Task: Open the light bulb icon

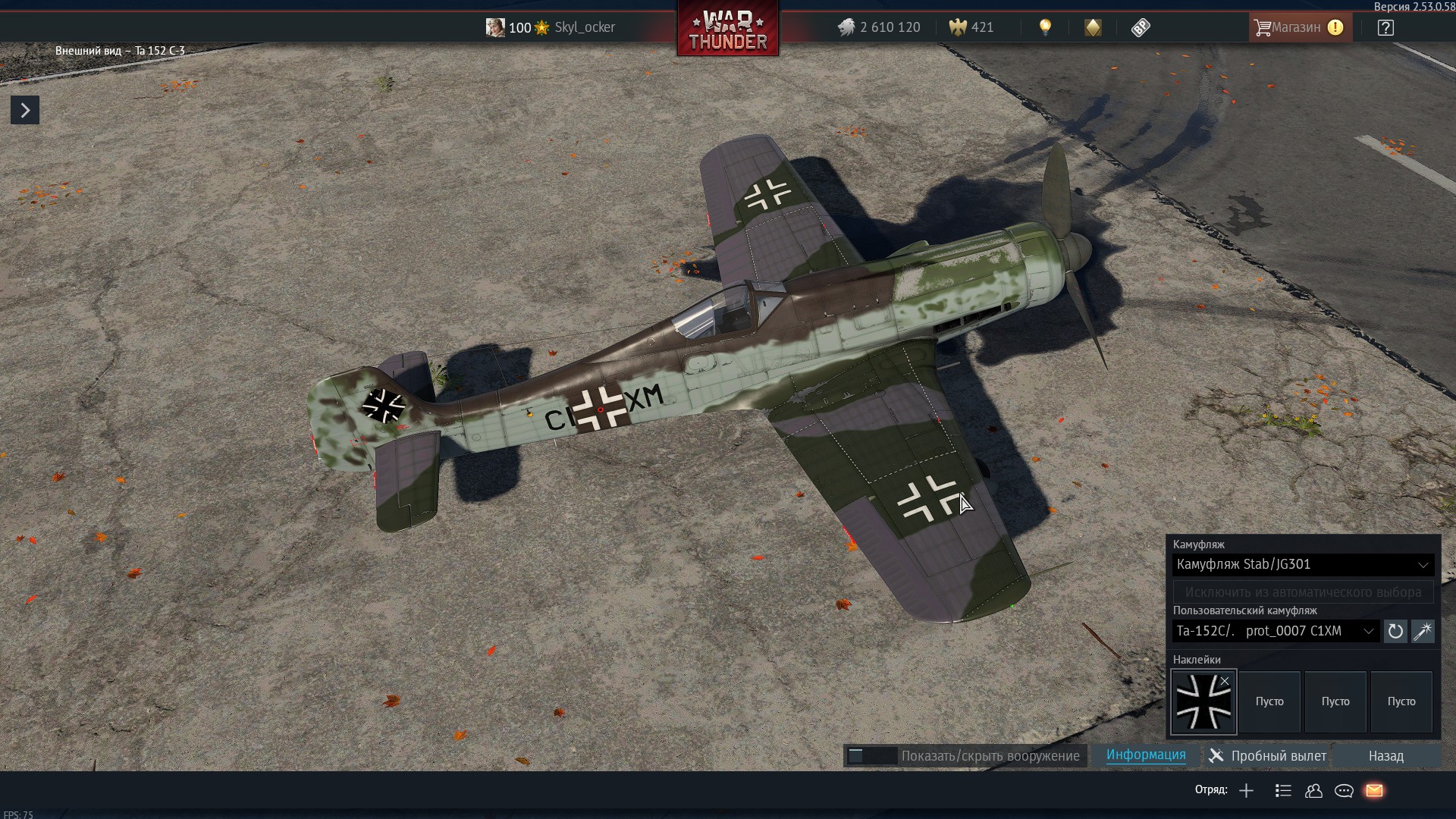Action: 1045,28
